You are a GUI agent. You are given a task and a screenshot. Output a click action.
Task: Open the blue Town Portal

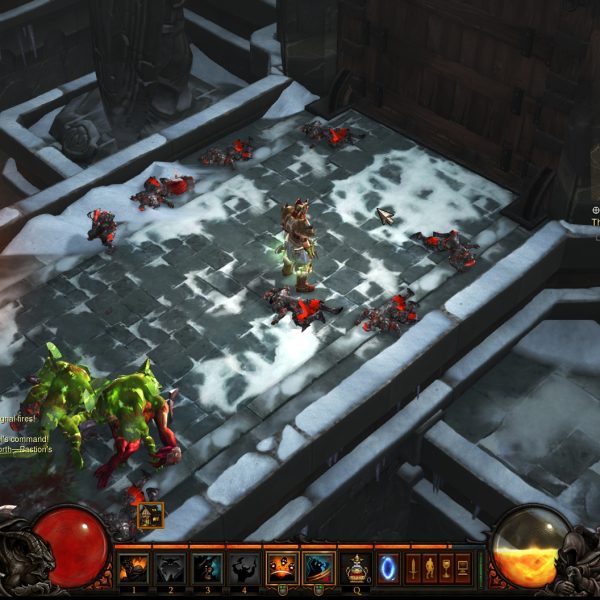tap(388, 568)
